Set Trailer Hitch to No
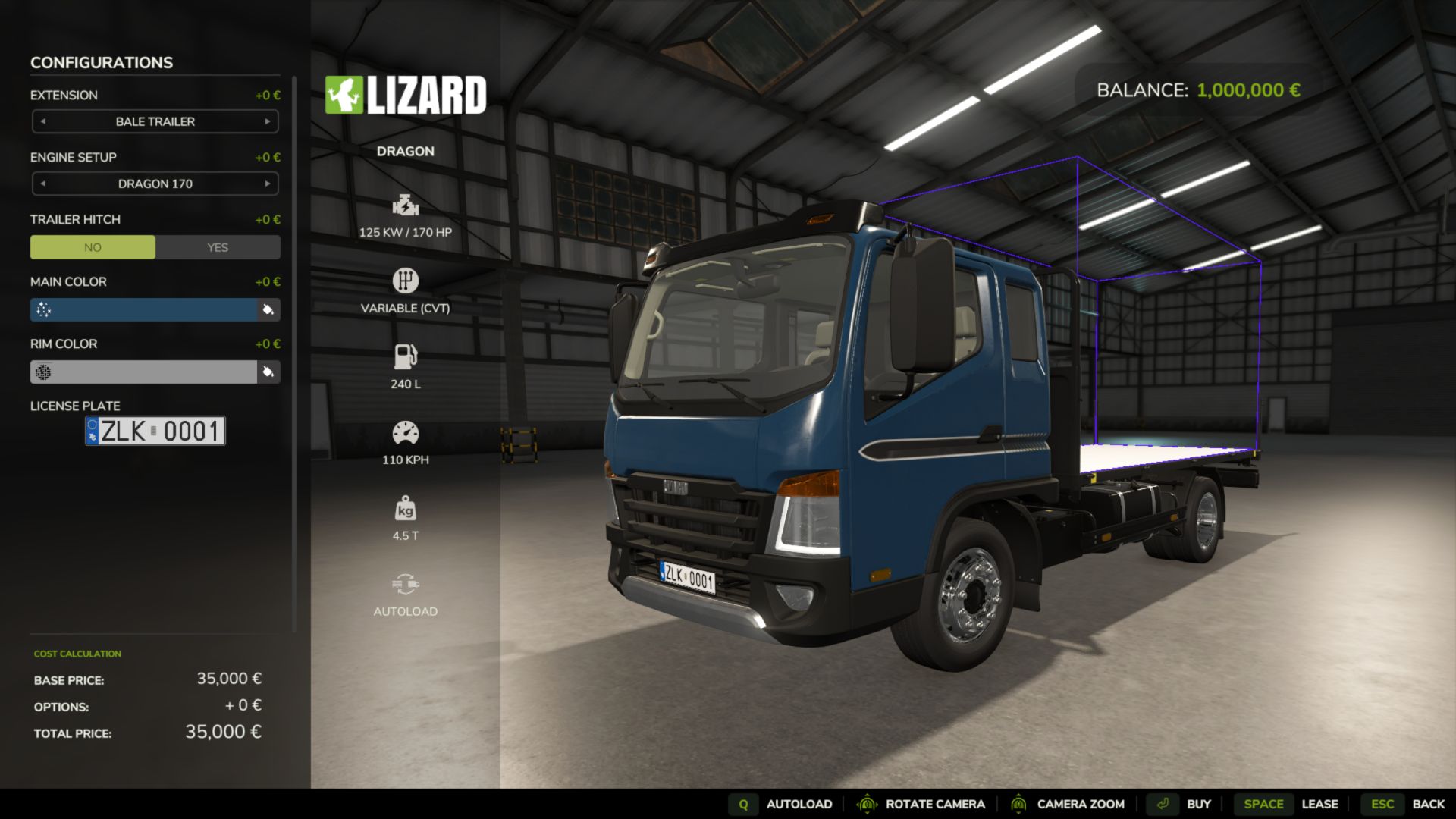 (93, 247)
